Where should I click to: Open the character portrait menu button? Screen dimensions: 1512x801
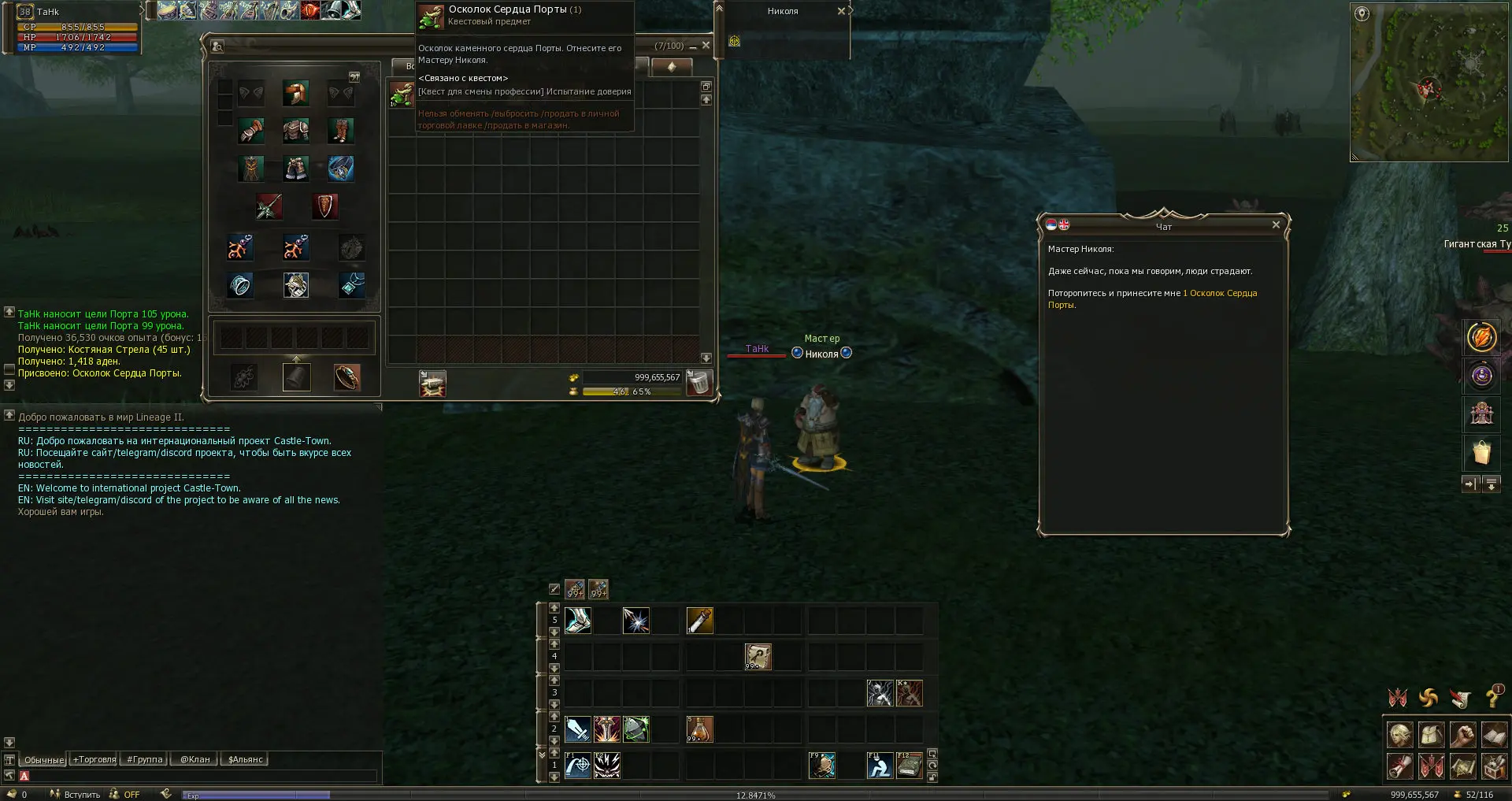tap(1399, 734)
